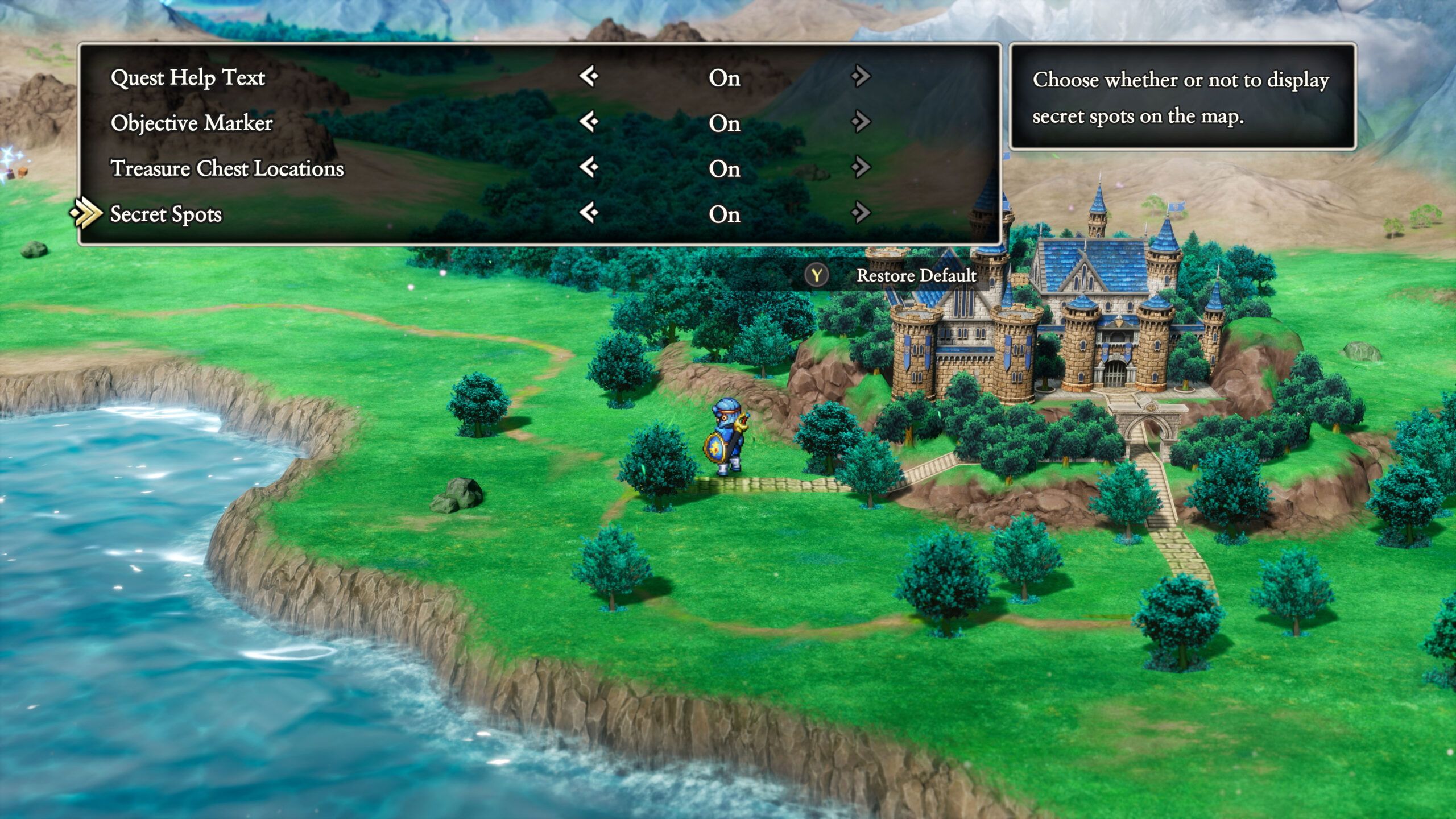This screenshot has height=819, width=1456.
Task: Select the Objective Marker option
Action: pyautogui.click(x=192, y=123)
